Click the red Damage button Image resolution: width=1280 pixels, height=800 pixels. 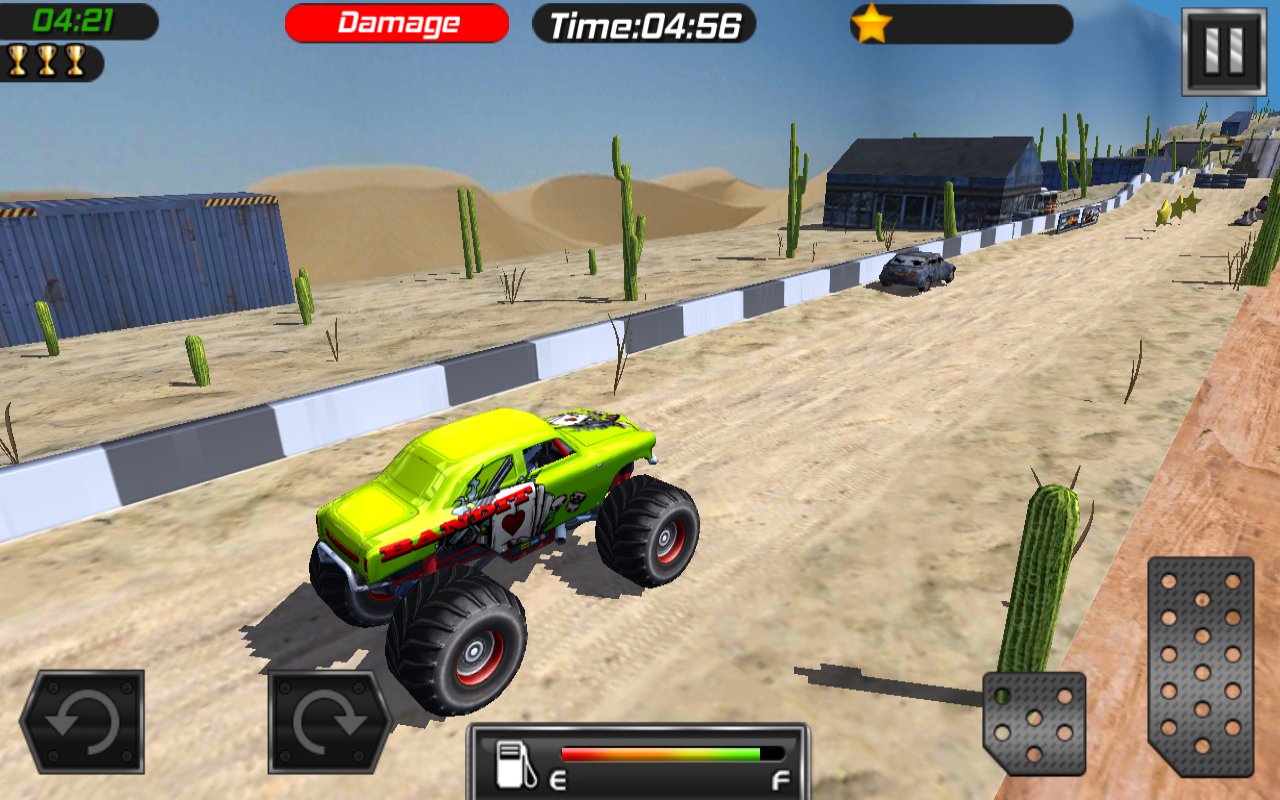click(x=395, y=22)
